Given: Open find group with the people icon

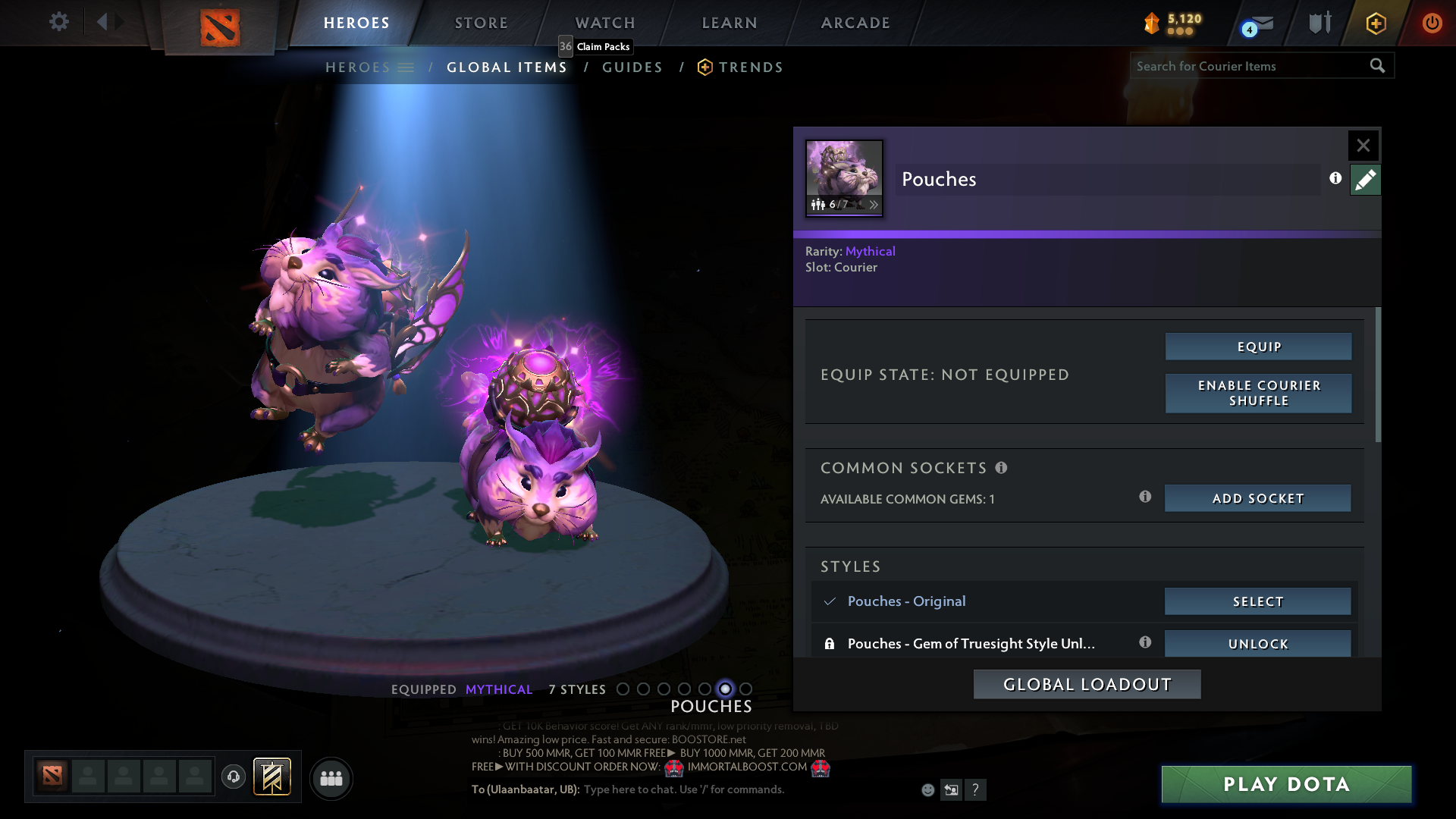Looking at the screenshot, I should point(331,778).
